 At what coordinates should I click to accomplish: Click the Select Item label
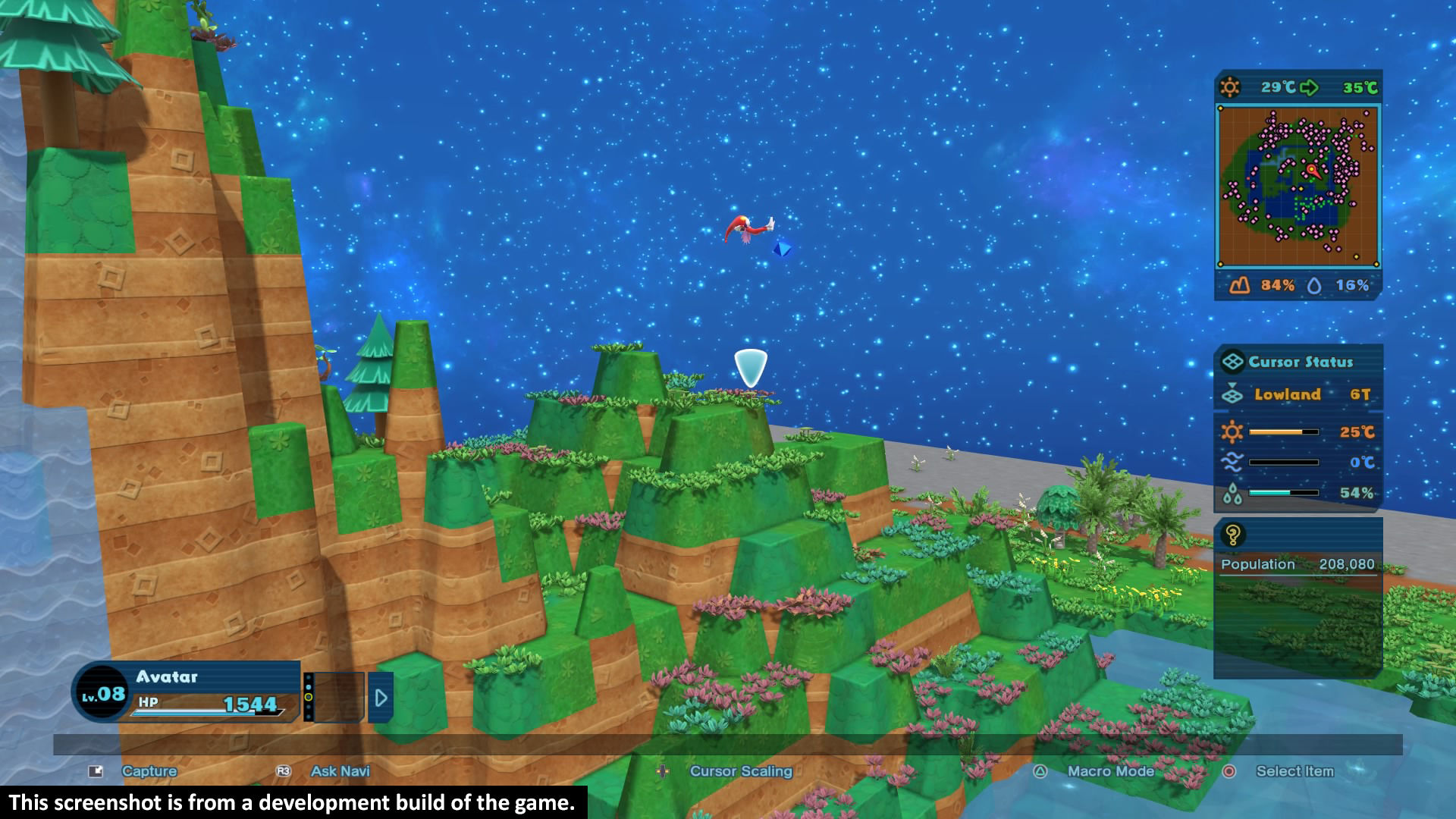click(1294, 771)
